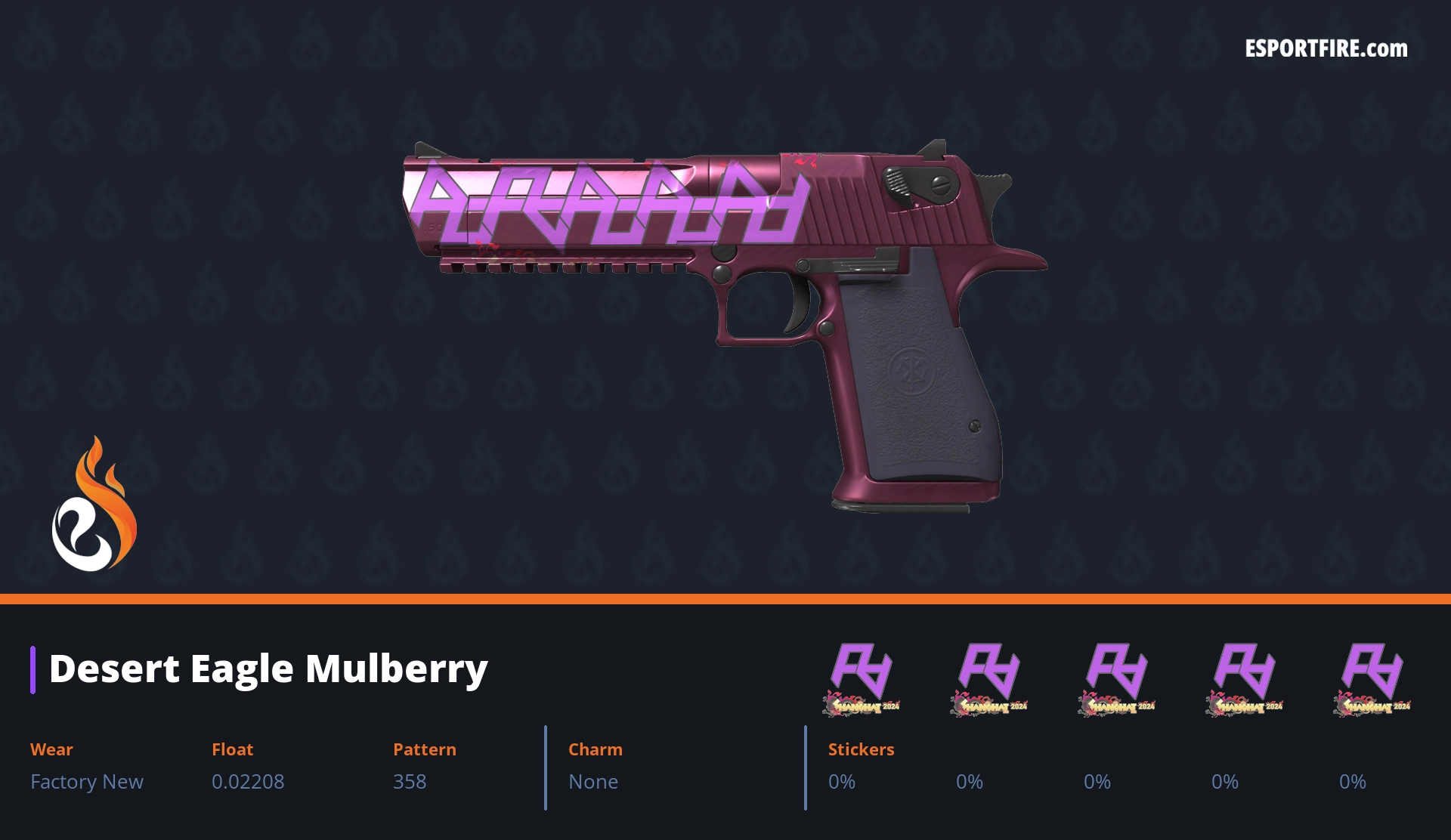This screenshot has height=840, width=1451.
Task: Click the Esportfire flame logo
Action: tap(94, 505)
